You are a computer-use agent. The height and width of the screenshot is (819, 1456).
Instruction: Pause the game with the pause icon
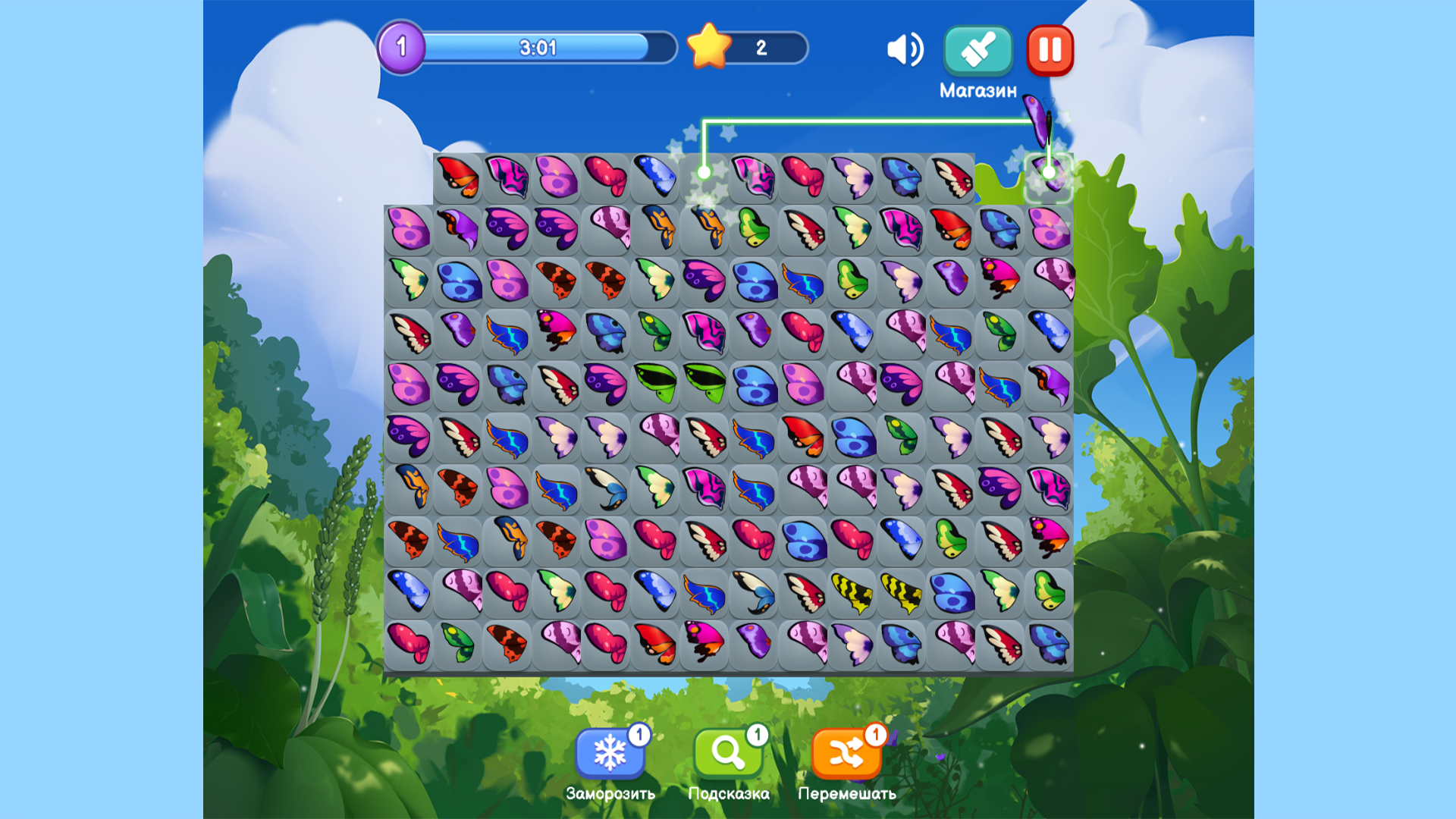click(x=1050, y=50)
